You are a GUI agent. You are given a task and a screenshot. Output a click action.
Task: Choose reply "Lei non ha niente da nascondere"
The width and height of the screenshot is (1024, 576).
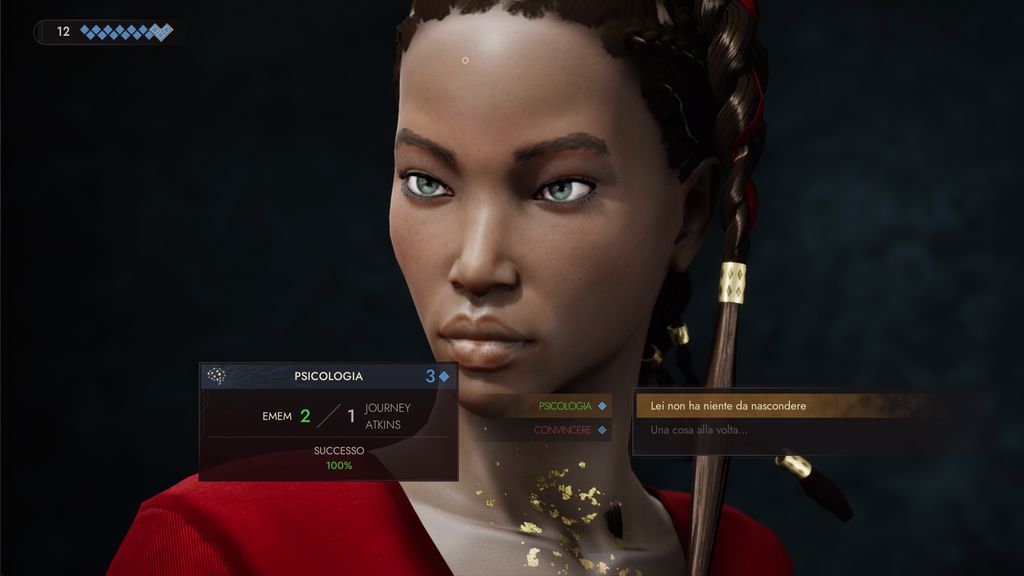point(728,405)
